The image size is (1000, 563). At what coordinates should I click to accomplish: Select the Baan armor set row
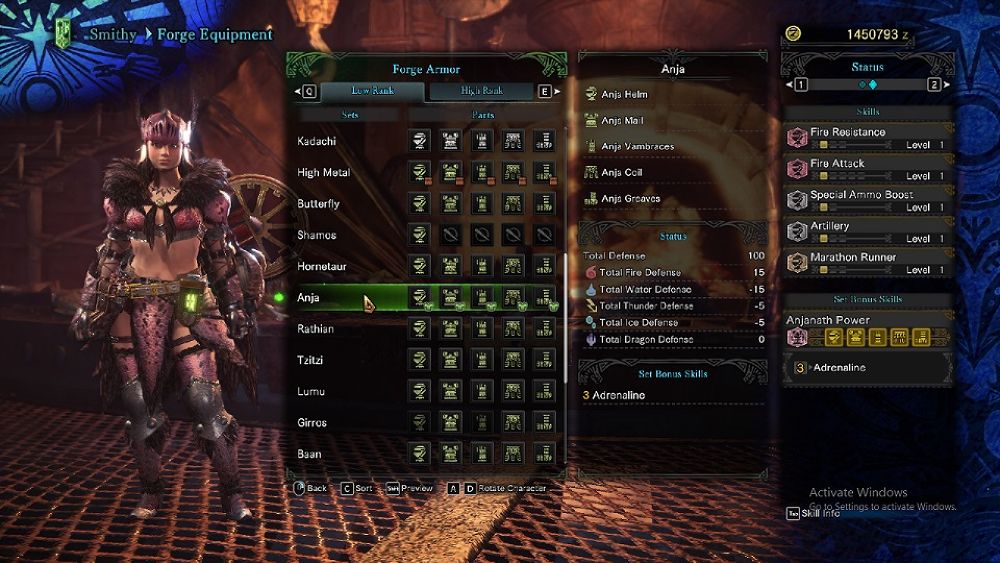click(310, 454)
